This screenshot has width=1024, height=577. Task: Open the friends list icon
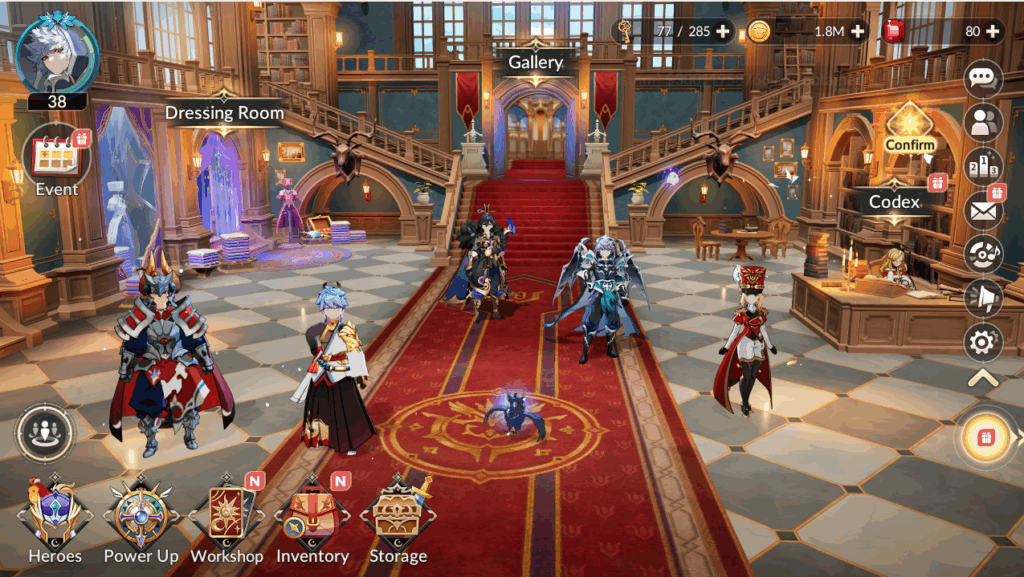tap(983, 121)
